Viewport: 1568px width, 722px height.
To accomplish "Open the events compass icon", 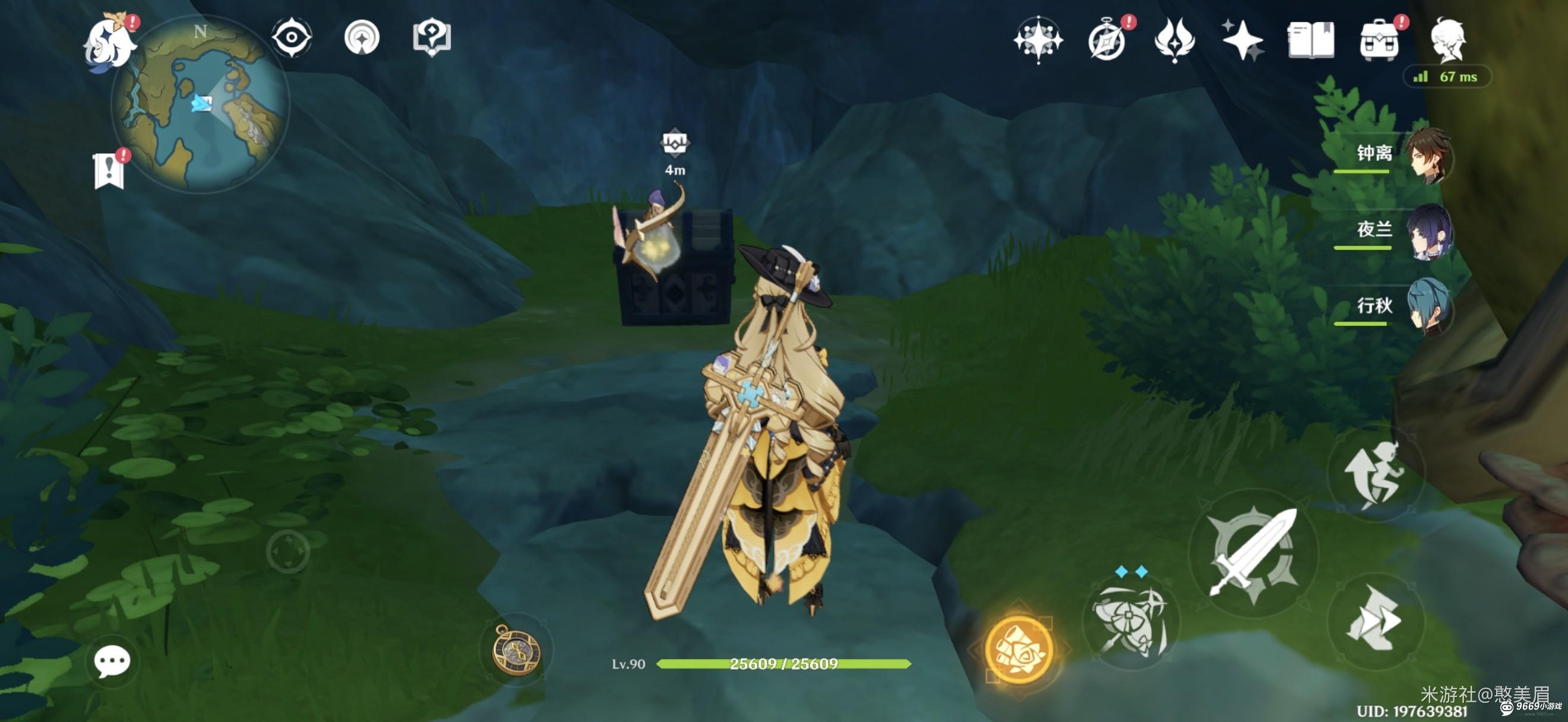I will pyautogui.click(x=1107, y=40).
